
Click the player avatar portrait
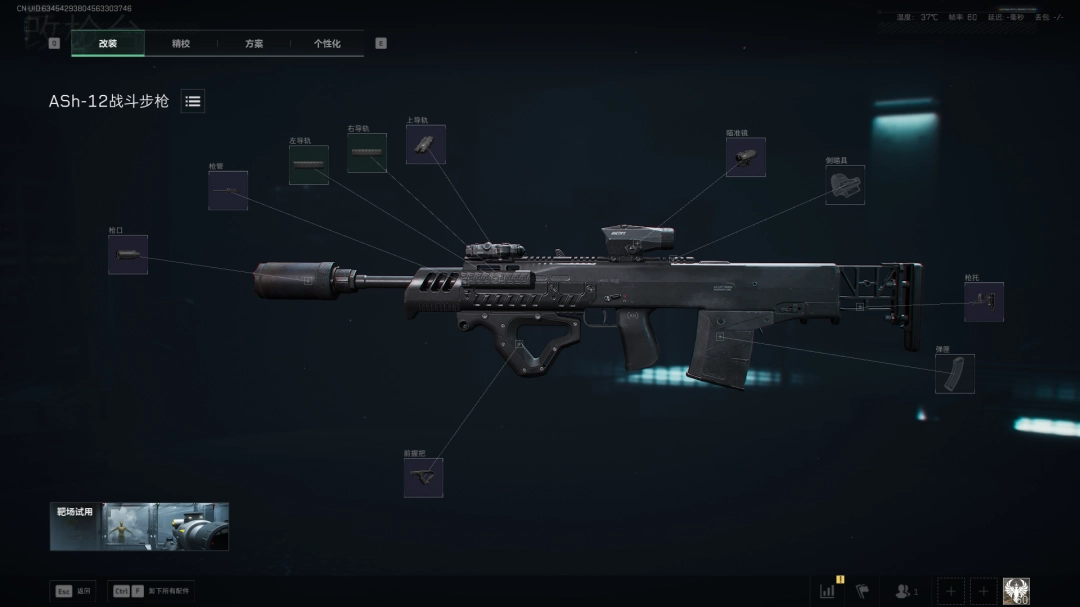(x=1016, y=591)
